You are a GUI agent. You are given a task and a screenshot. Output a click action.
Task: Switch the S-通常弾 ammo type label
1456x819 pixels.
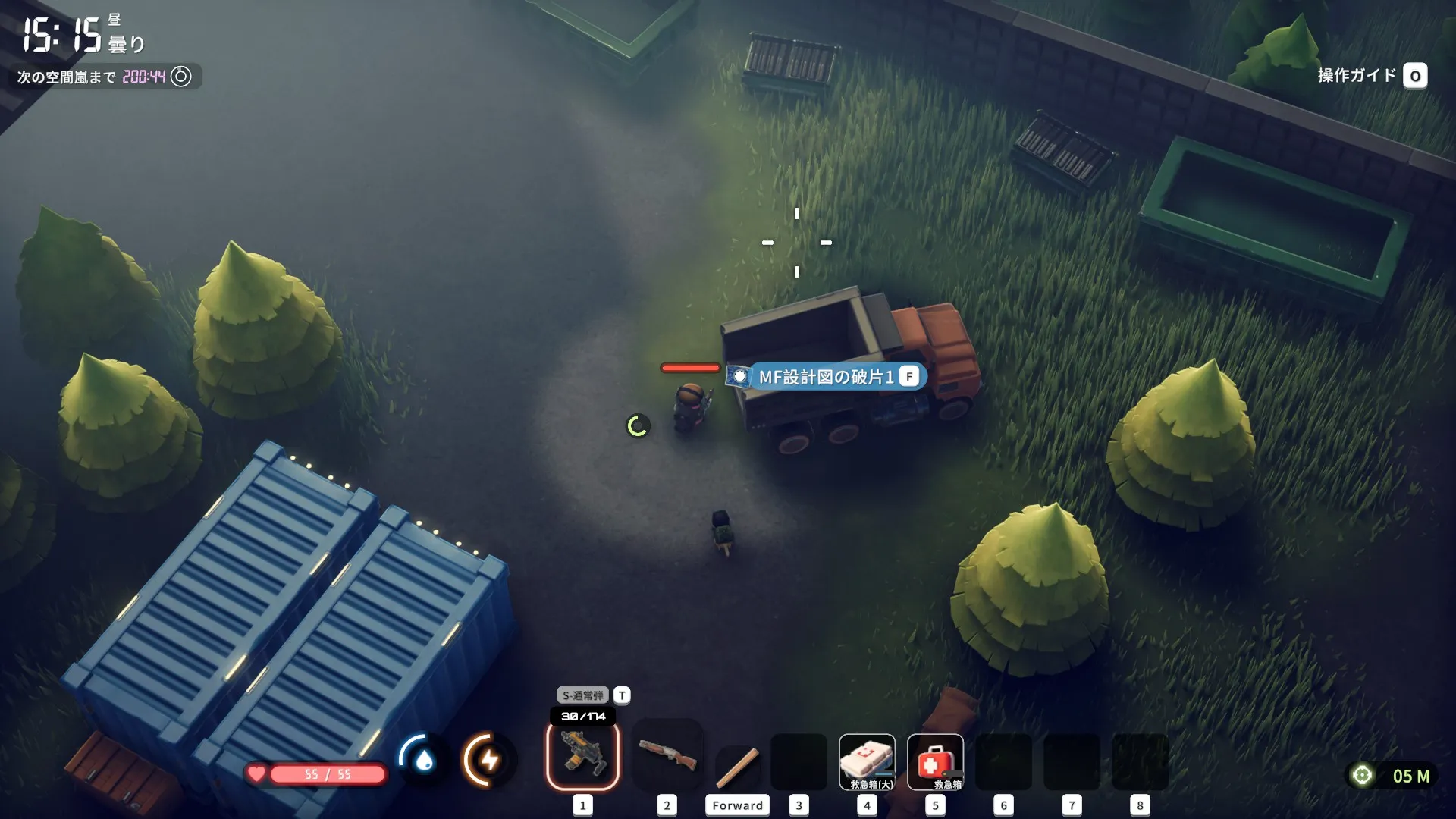(583, 695)
